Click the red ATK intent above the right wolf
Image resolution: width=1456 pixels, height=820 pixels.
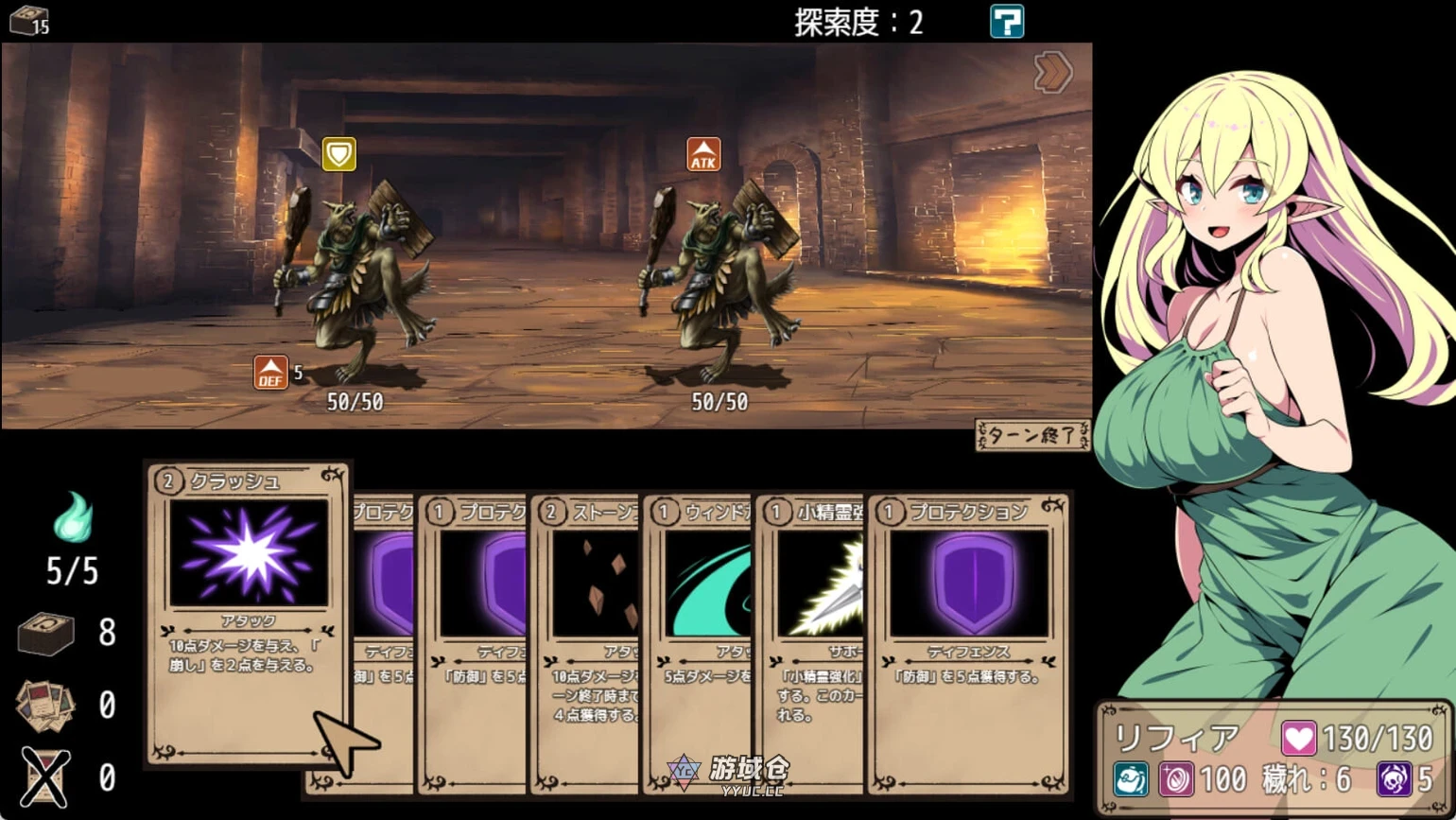(702, 154)
